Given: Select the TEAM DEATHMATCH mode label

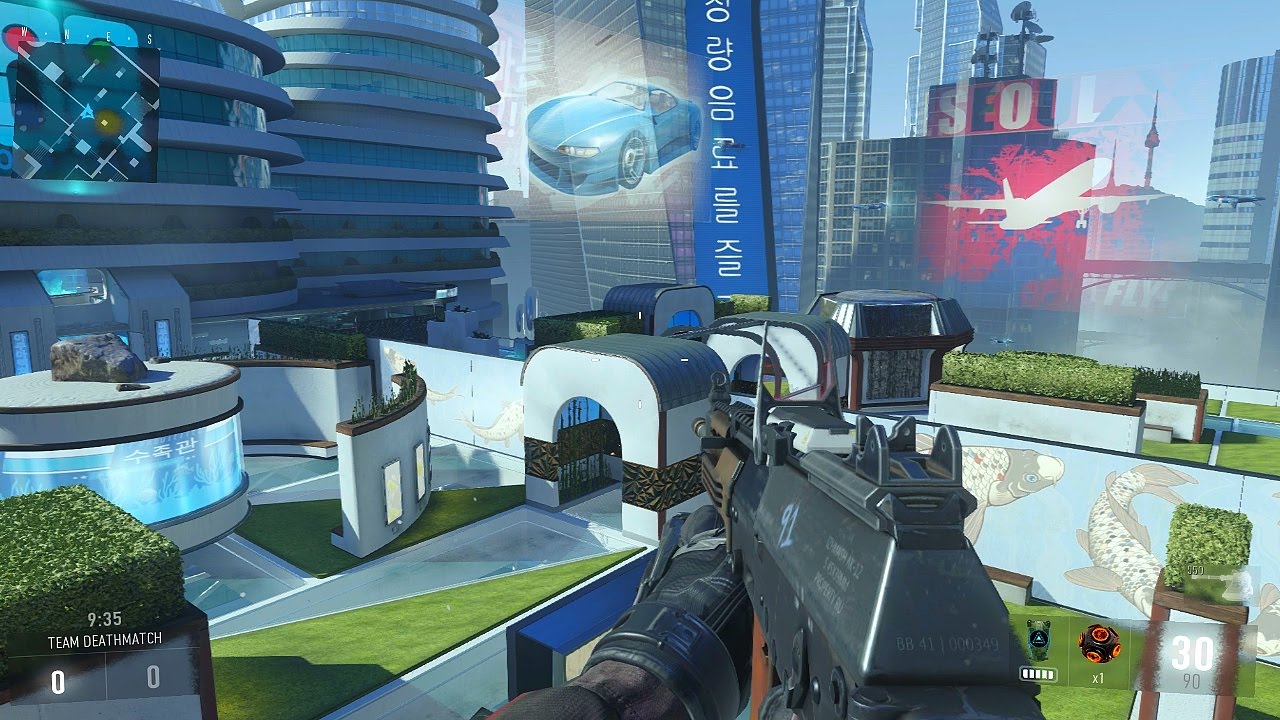Looking at the screenshot, I should click(x=105, y=639).
